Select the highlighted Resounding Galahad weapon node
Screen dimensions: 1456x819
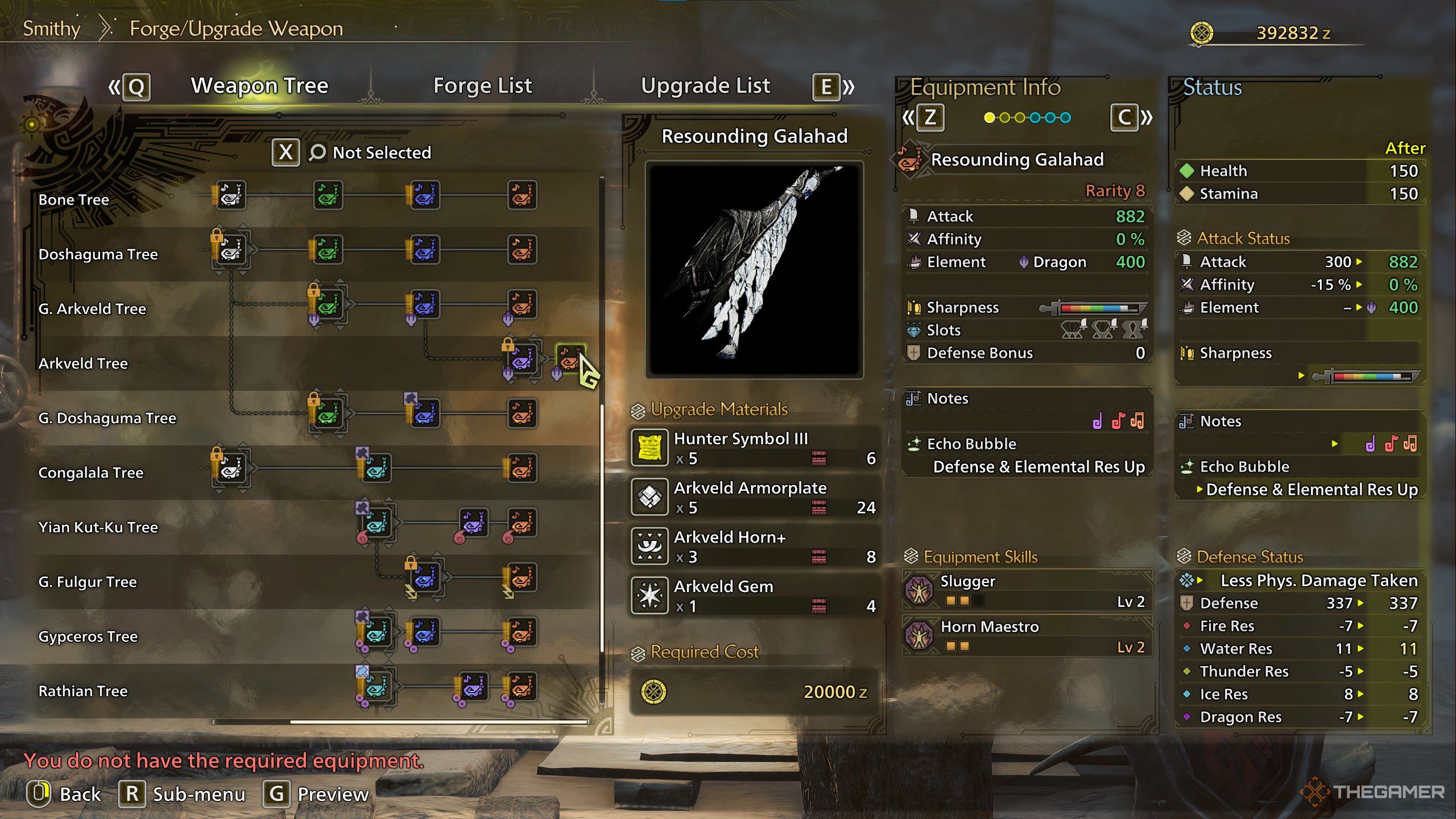pyautogui.click(x=569, y=358)
